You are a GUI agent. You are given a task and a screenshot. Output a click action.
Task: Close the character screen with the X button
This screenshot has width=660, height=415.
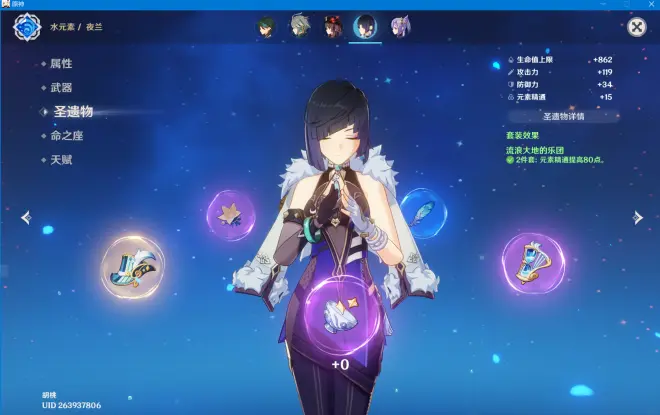tap(636, 28)
